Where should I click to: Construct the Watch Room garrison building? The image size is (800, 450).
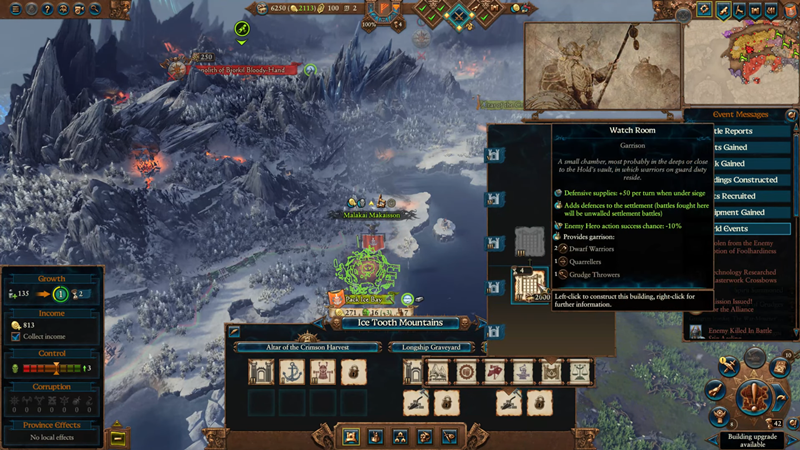click(x=527, y=286)
